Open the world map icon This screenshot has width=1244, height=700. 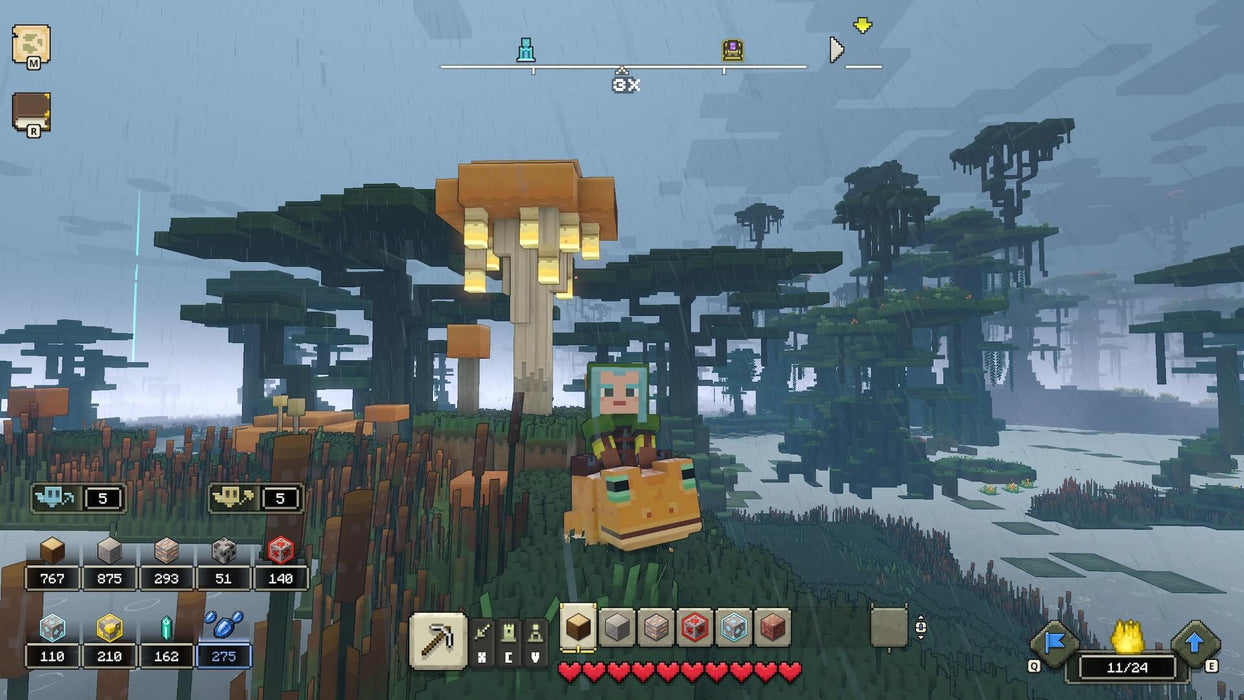pyautogui.click(x=30, y=45)
